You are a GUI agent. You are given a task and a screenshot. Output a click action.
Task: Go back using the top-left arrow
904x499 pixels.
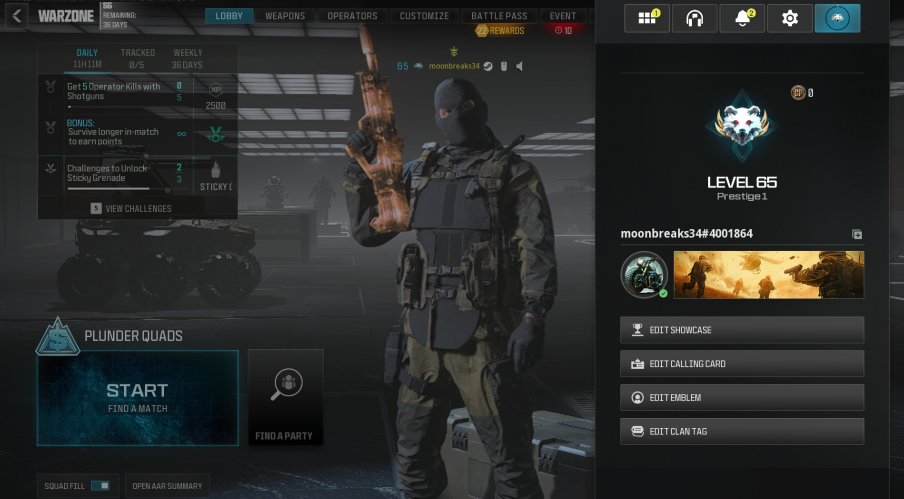(x=17, y=16)
